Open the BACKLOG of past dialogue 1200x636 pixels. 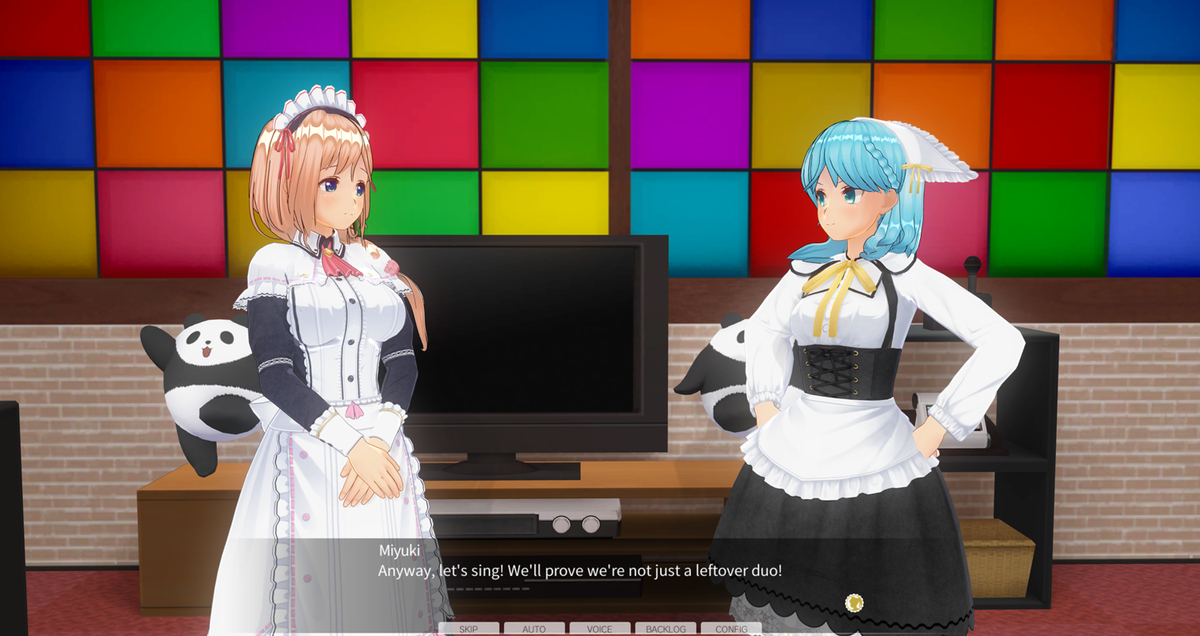tap(666, 629)
